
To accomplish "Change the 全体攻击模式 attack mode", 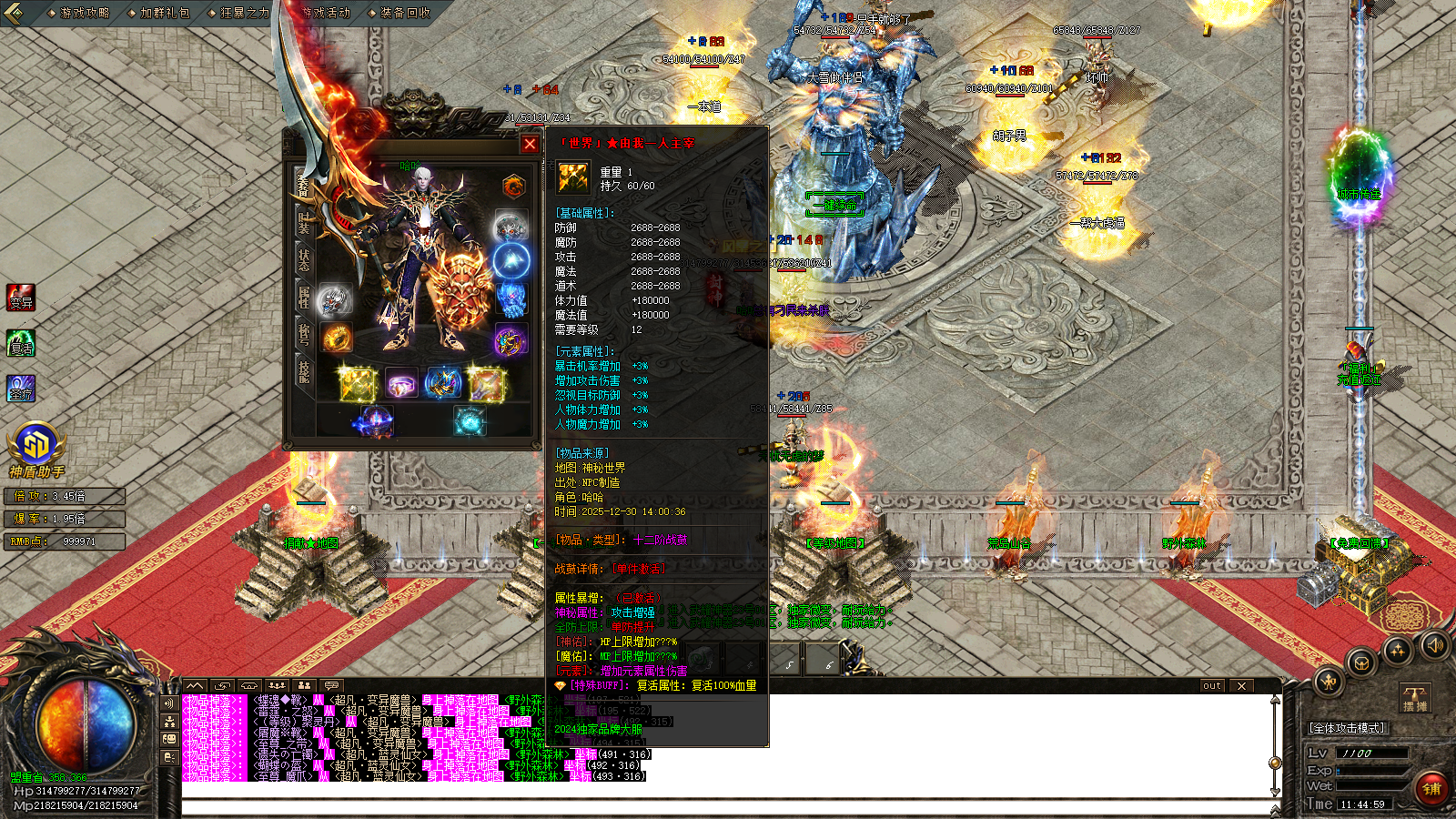I will 1347,728.
